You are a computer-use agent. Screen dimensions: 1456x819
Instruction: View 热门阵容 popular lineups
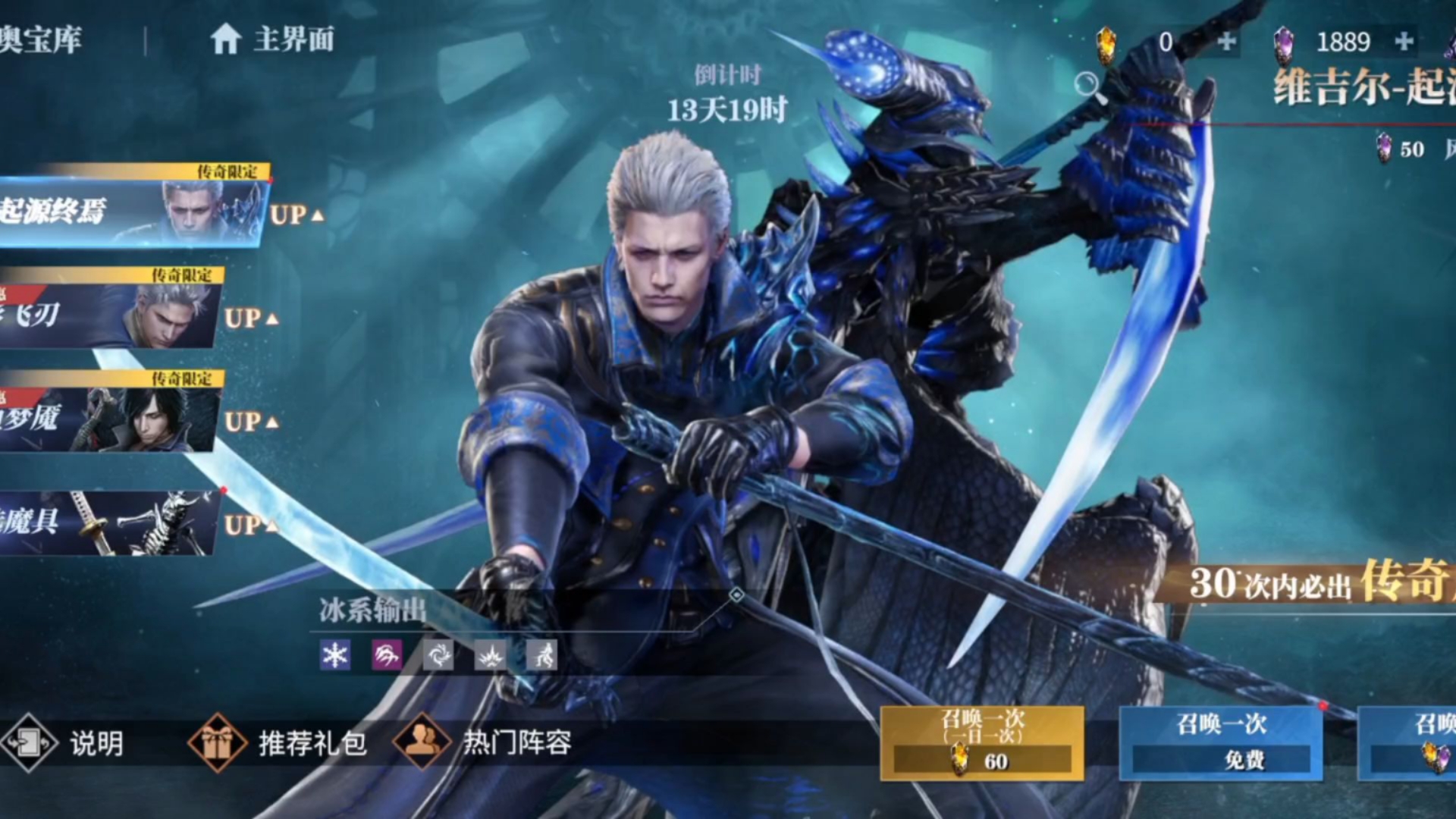pos(484,743)
